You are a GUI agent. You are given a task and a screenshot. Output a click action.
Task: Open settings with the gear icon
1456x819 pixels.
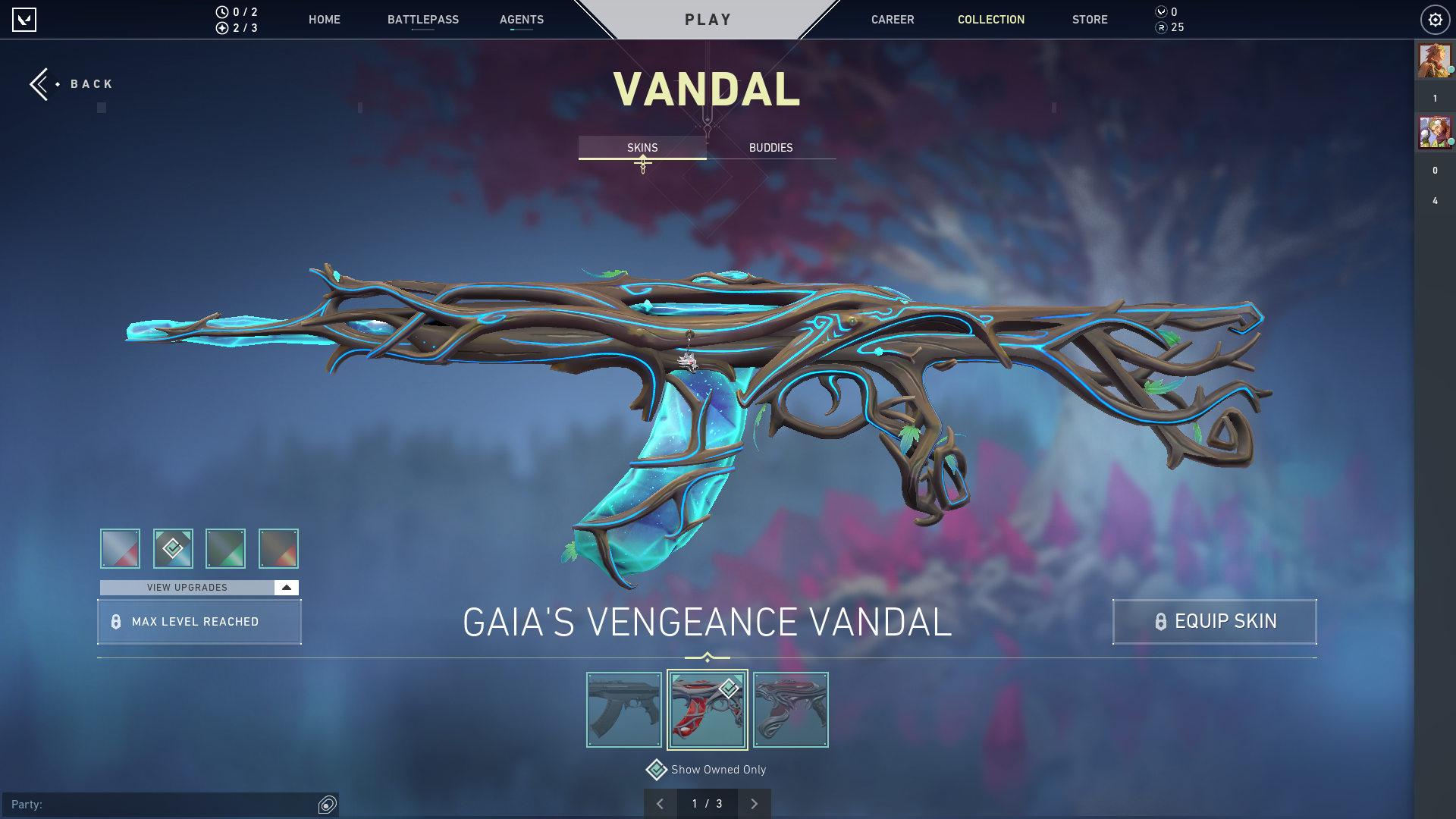1435,20
